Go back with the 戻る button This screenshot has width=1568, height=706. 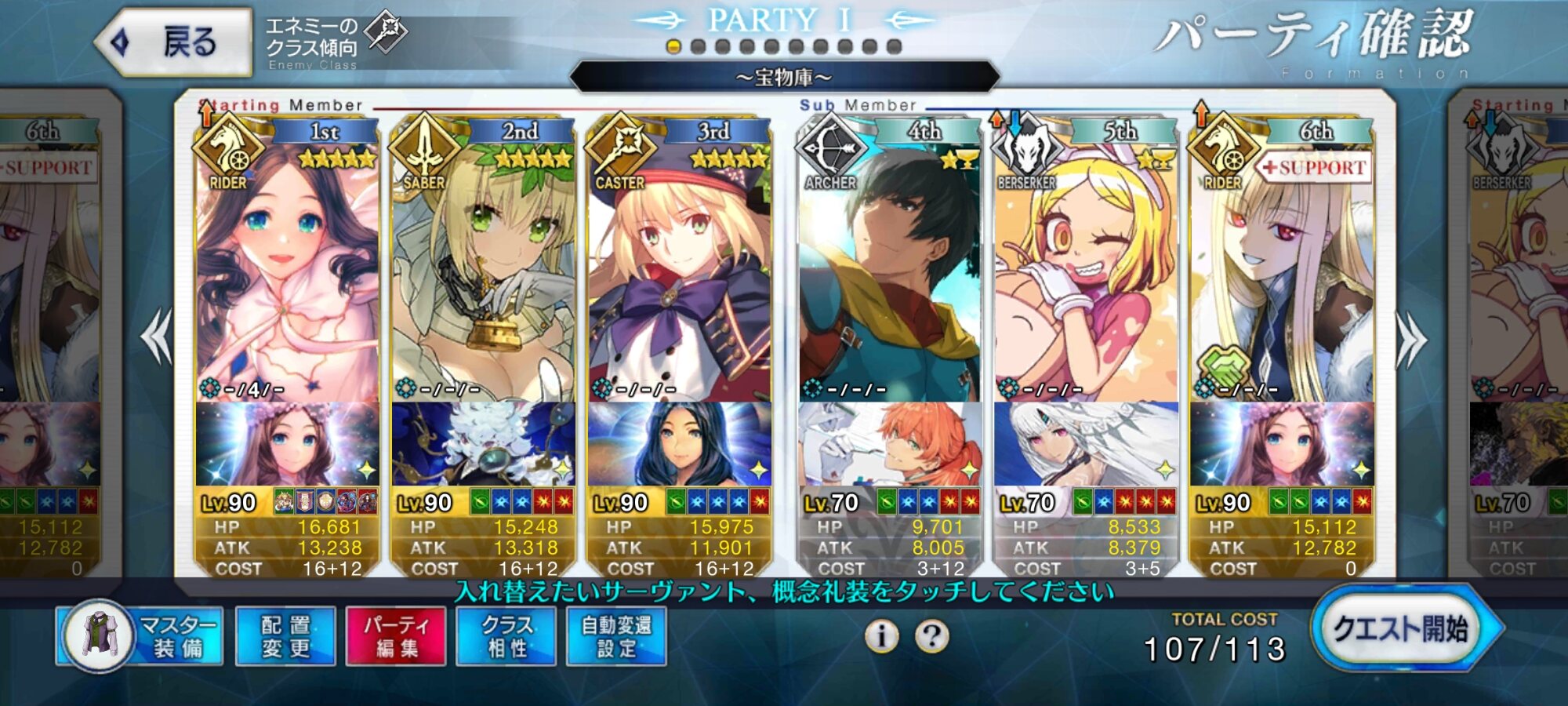[x=174, y=42]
